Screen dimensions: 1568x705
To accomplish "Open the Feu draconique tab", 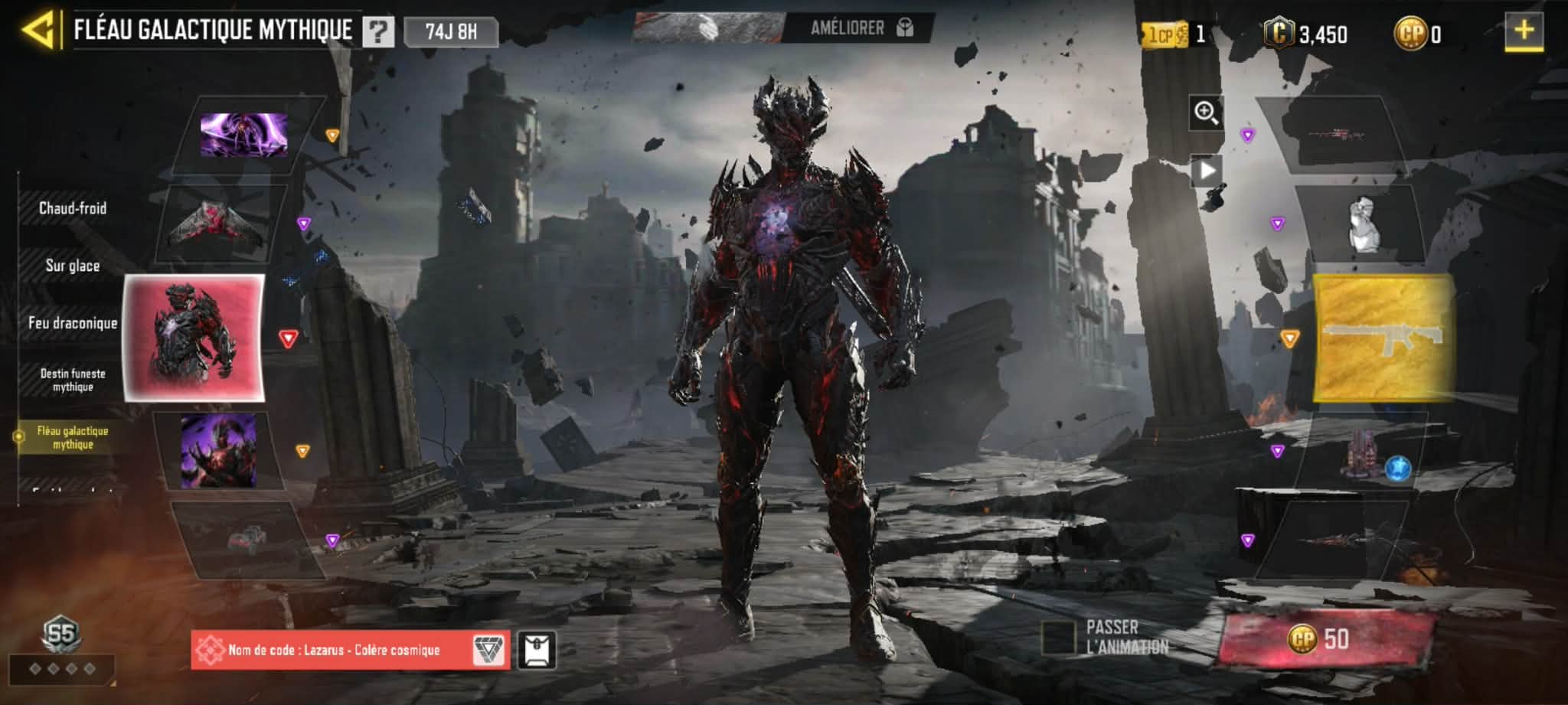I will pos(73,323).
